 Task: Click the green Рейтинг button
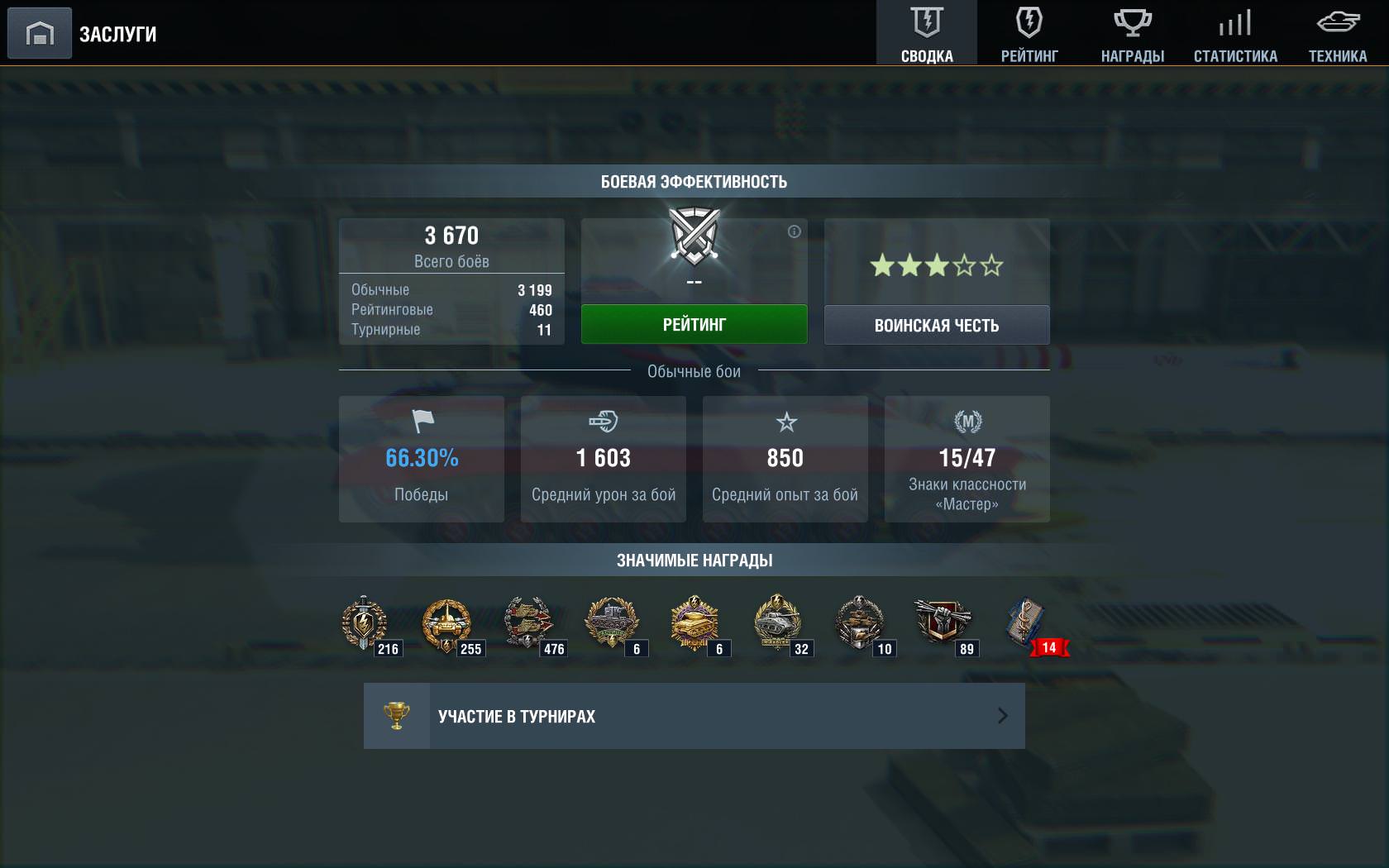pos(694,324)
